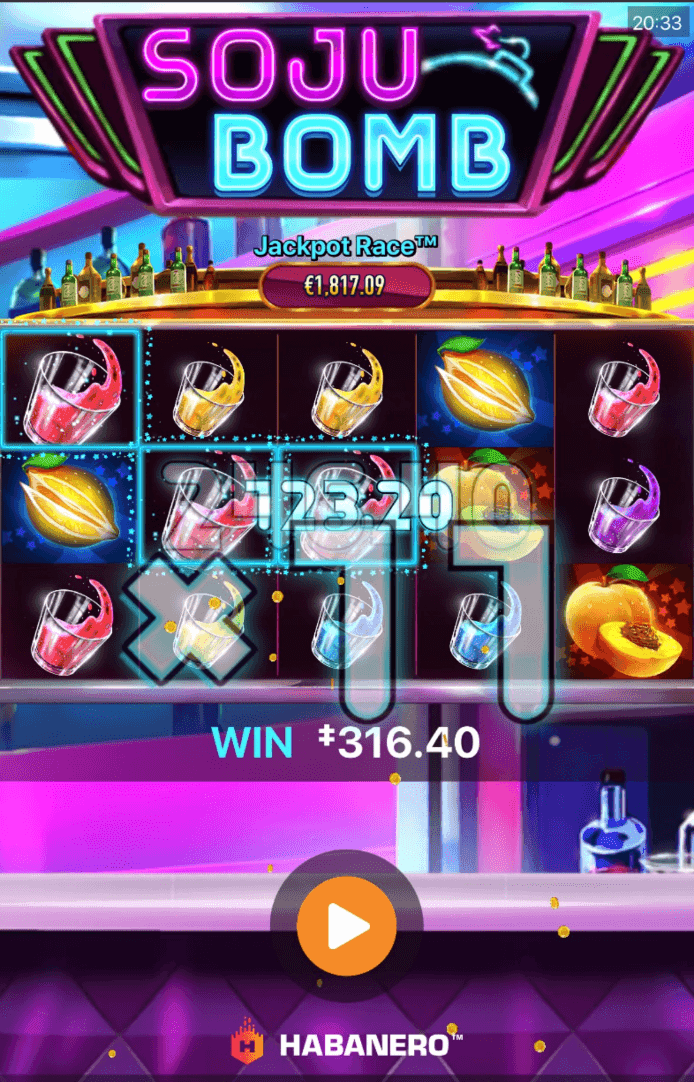Open the Jackpot Race prize banner
Image resolution: width=694 pixels, height=1082 pixels.
(346, 286)
